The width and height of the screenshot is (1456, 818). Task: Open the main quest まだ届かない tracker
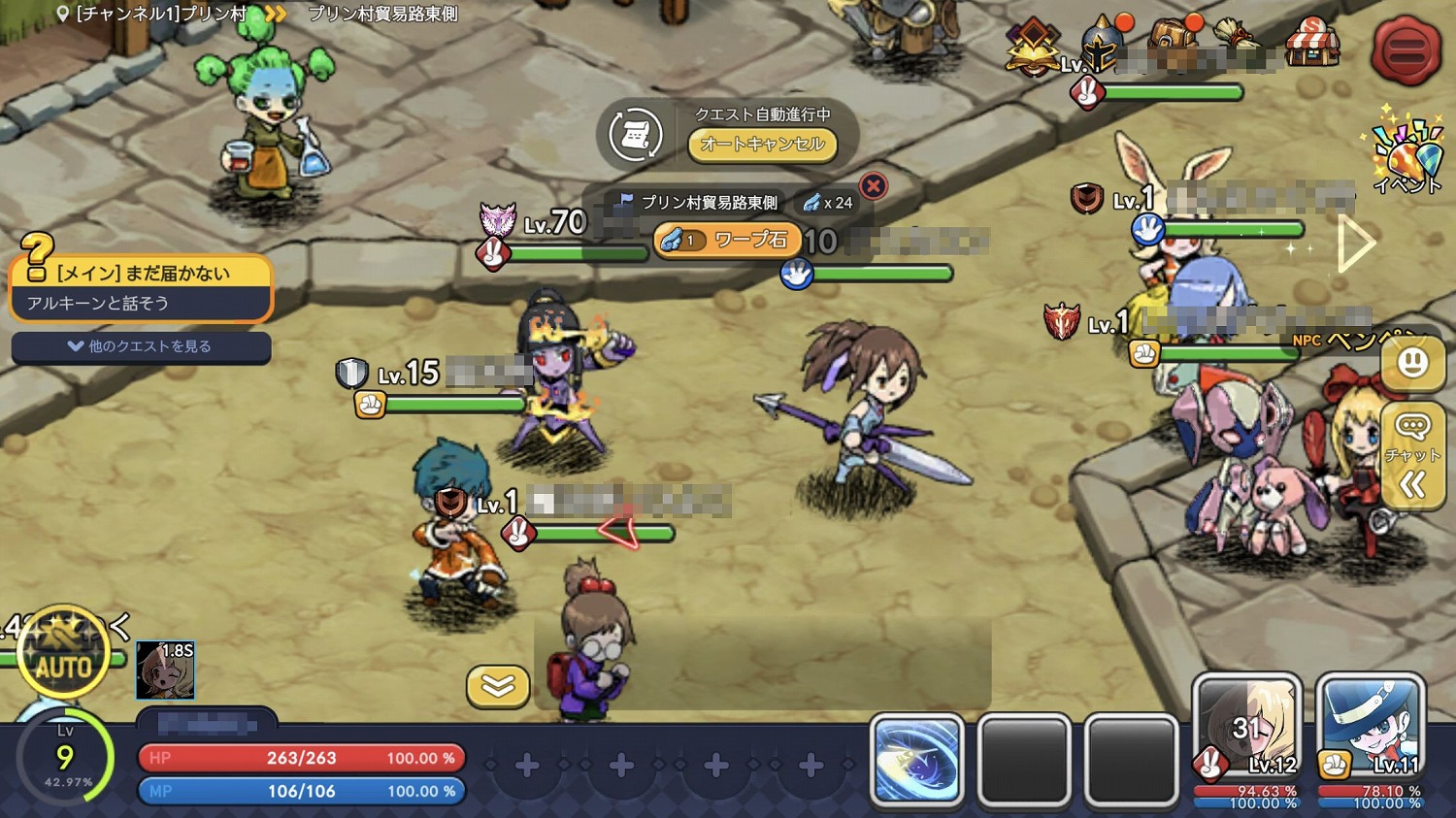coord(141,287)
